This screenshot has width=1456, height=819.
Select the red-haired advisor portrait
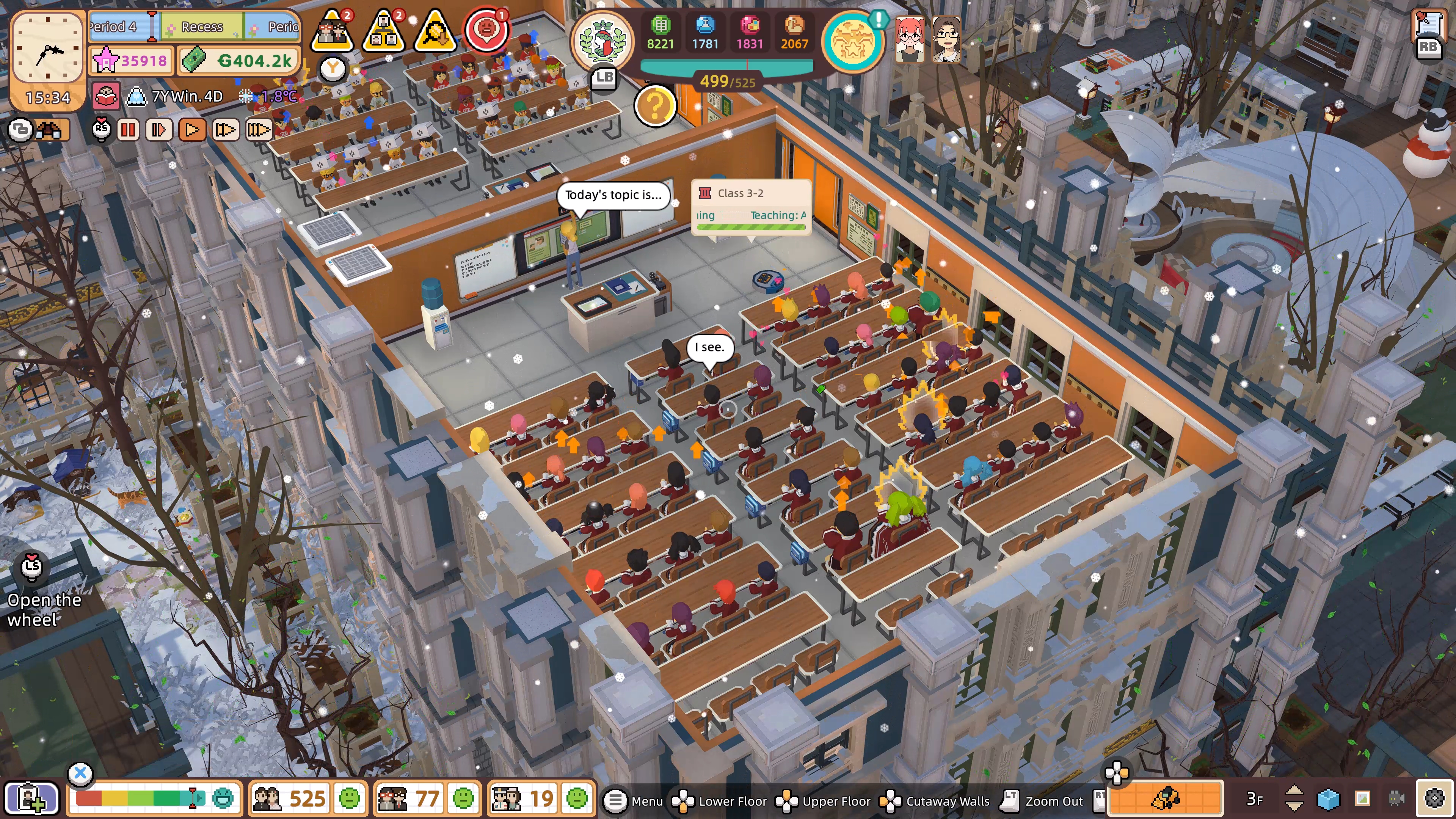[x=910, y=39]
